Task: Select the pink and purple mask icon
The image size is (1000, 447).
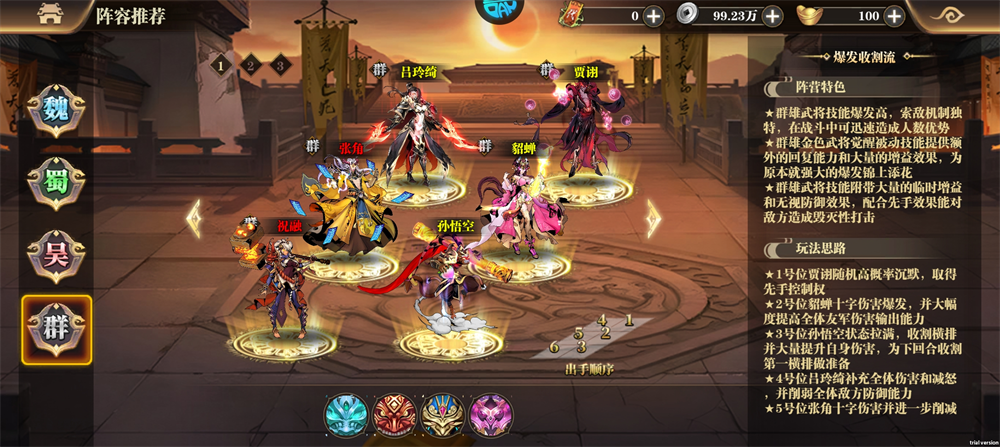Action: tap(490, 413)
